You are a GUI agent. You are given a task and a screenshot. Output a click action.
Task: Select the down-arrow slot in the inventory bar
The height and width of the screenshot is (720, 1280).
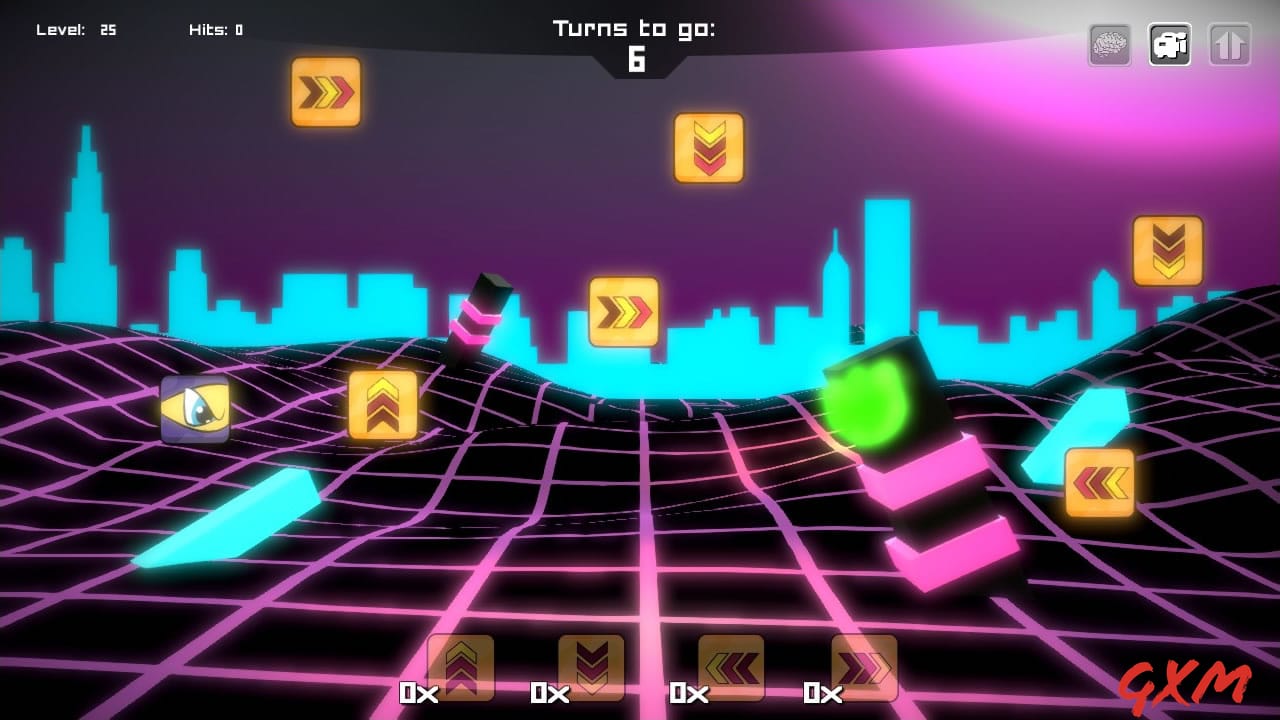(594, 668)
